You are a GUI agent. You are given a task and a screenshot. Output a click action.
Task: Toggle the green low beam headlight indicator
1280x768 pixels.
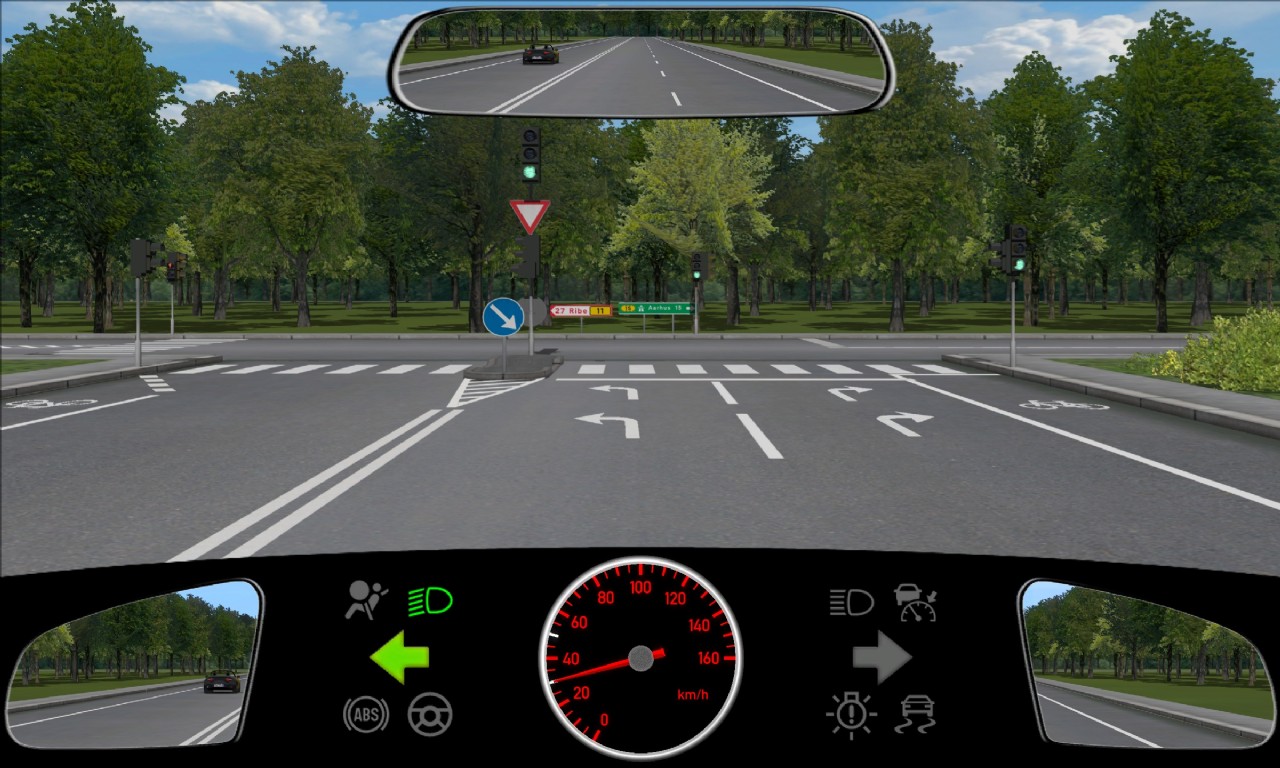click(x=430, y=602)
